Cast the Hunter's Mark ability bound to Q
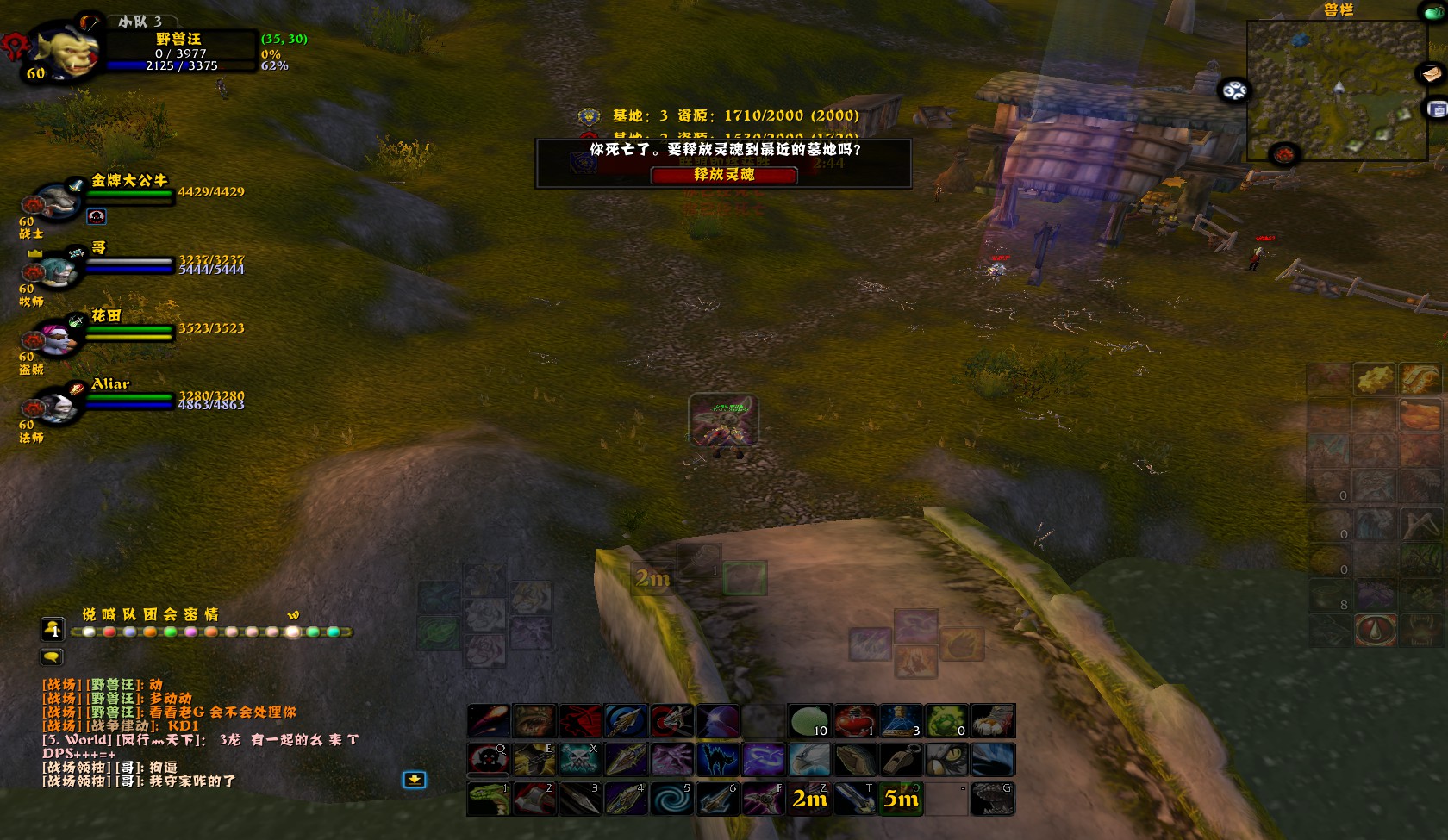The height and width of the screenshot is (840, 1448). pyautogui.click(x=489, y=759)
